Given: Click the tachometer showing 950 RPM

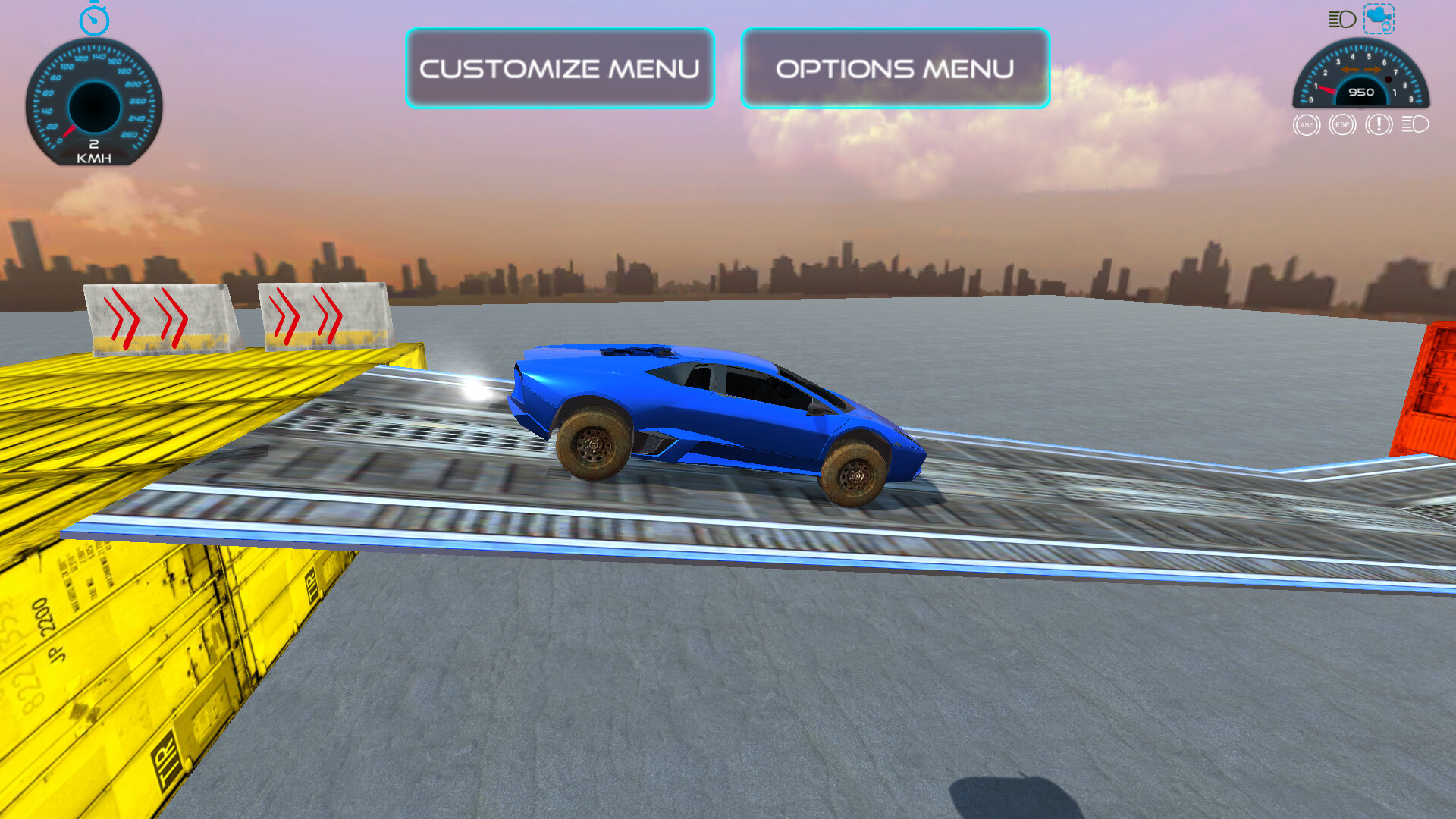Looking at the screenshot, I should click(1361, 80).
